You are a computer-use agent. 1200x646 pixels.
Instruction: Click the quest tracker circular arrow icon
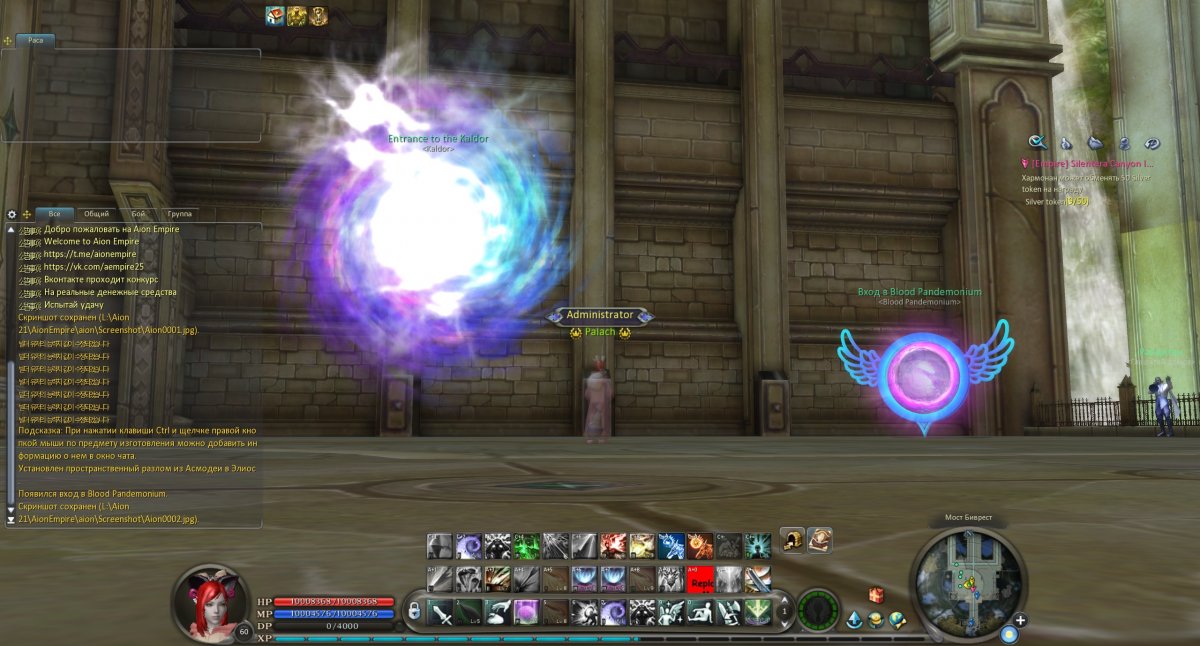1152,142
